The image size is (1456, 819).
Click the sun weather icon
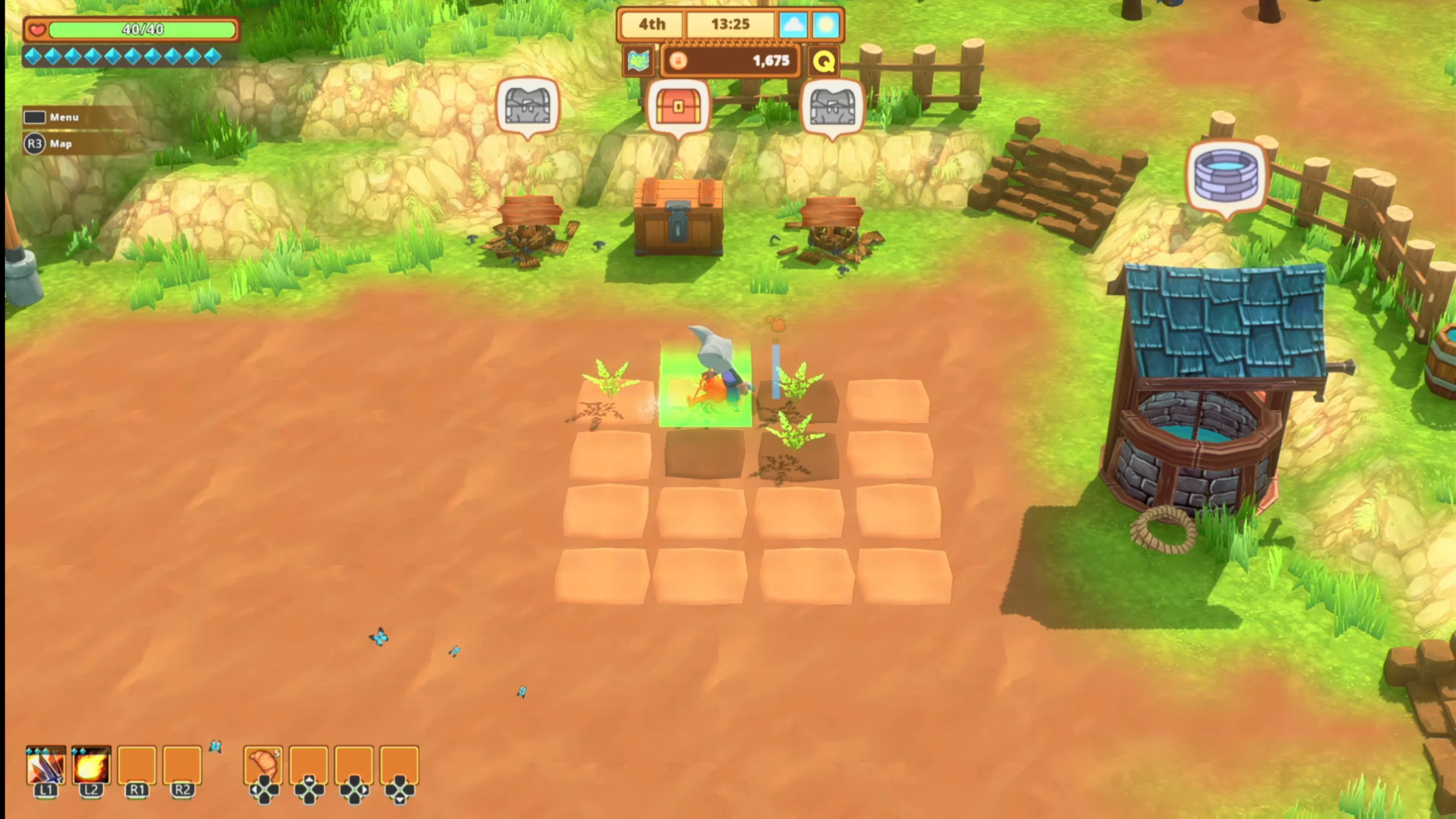point(826,25)
